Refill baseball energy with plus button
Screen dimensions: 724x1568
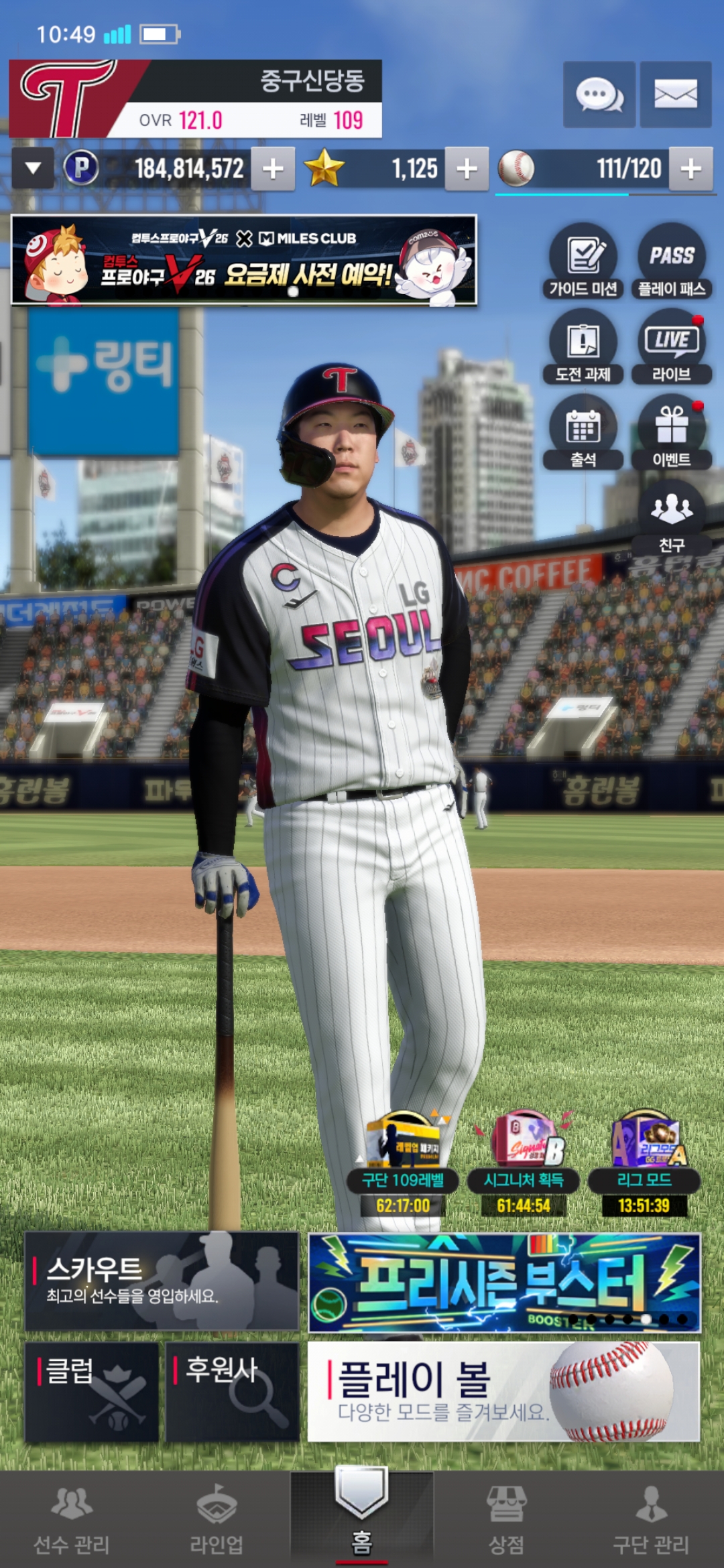click(x=691, y=169)
